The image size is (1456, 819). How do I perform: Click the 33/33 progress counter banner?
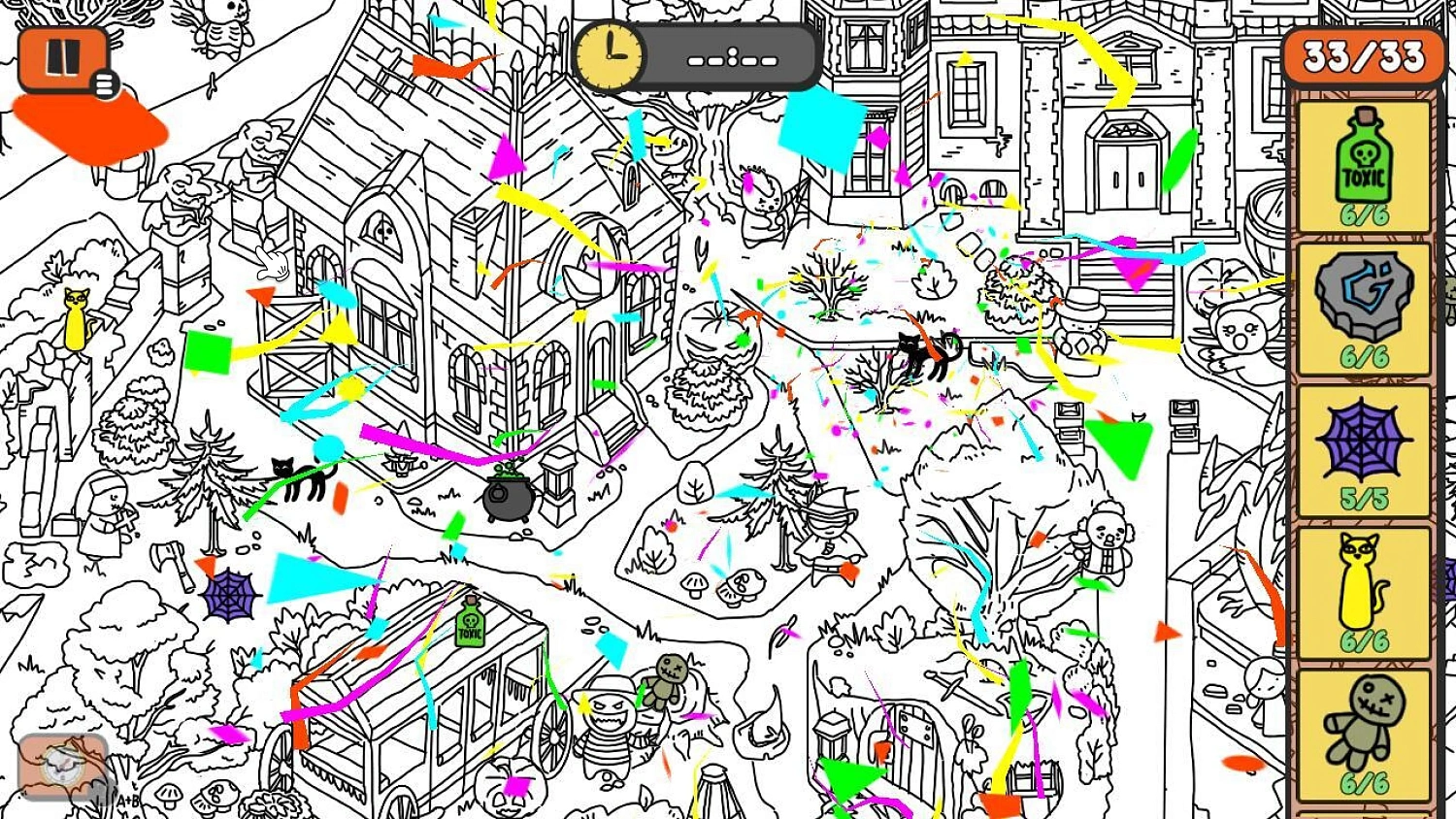pos(1363,56)
